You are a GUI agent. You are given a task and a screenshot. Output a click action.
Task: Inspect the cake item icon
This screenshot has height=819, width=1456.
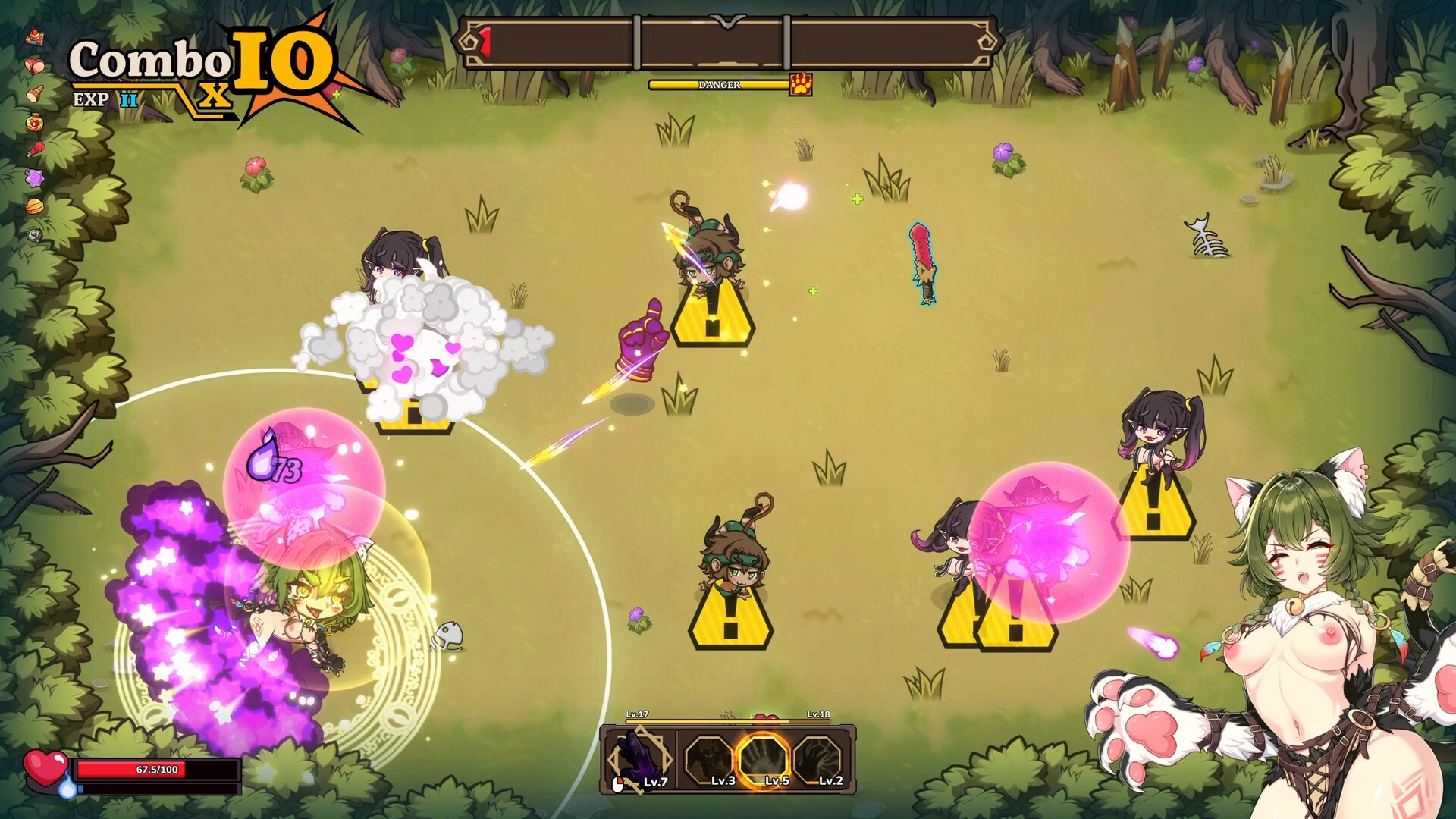[x=34, y=36]
